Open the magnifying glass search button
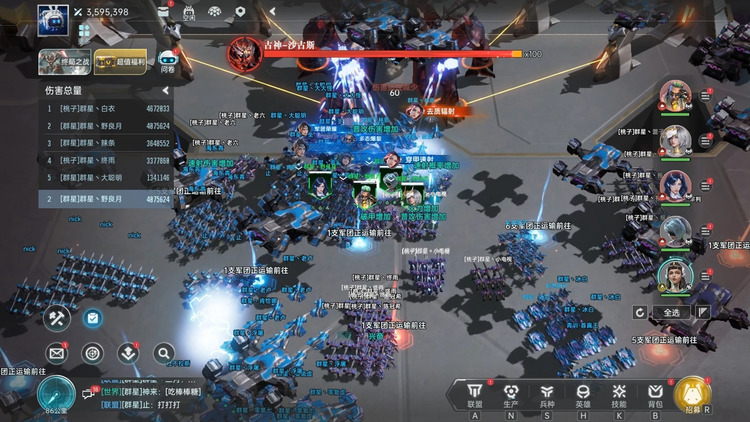This screenshot has height=422, width=750. tap(163, 352)
